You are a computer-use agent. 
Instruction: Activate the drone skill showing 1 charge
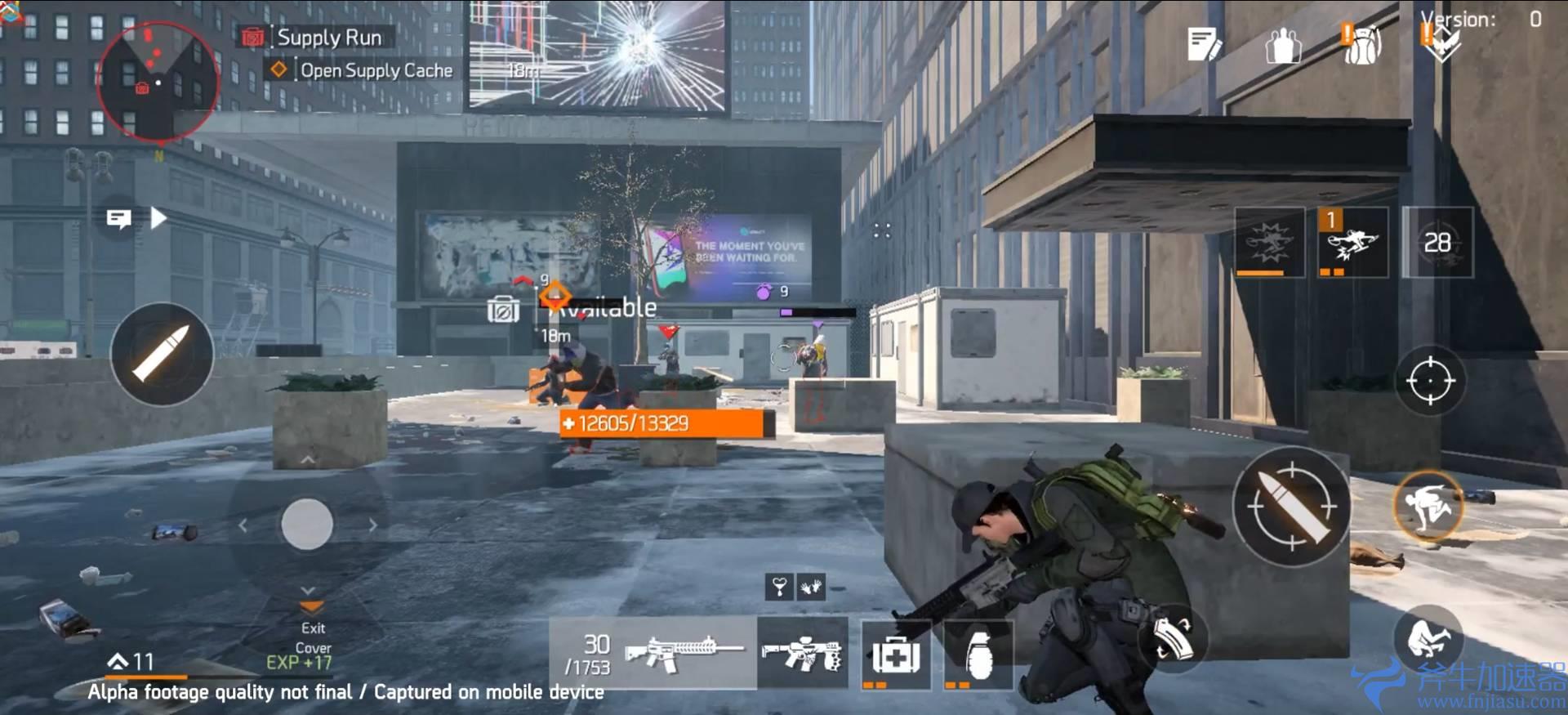[1352, 243]
